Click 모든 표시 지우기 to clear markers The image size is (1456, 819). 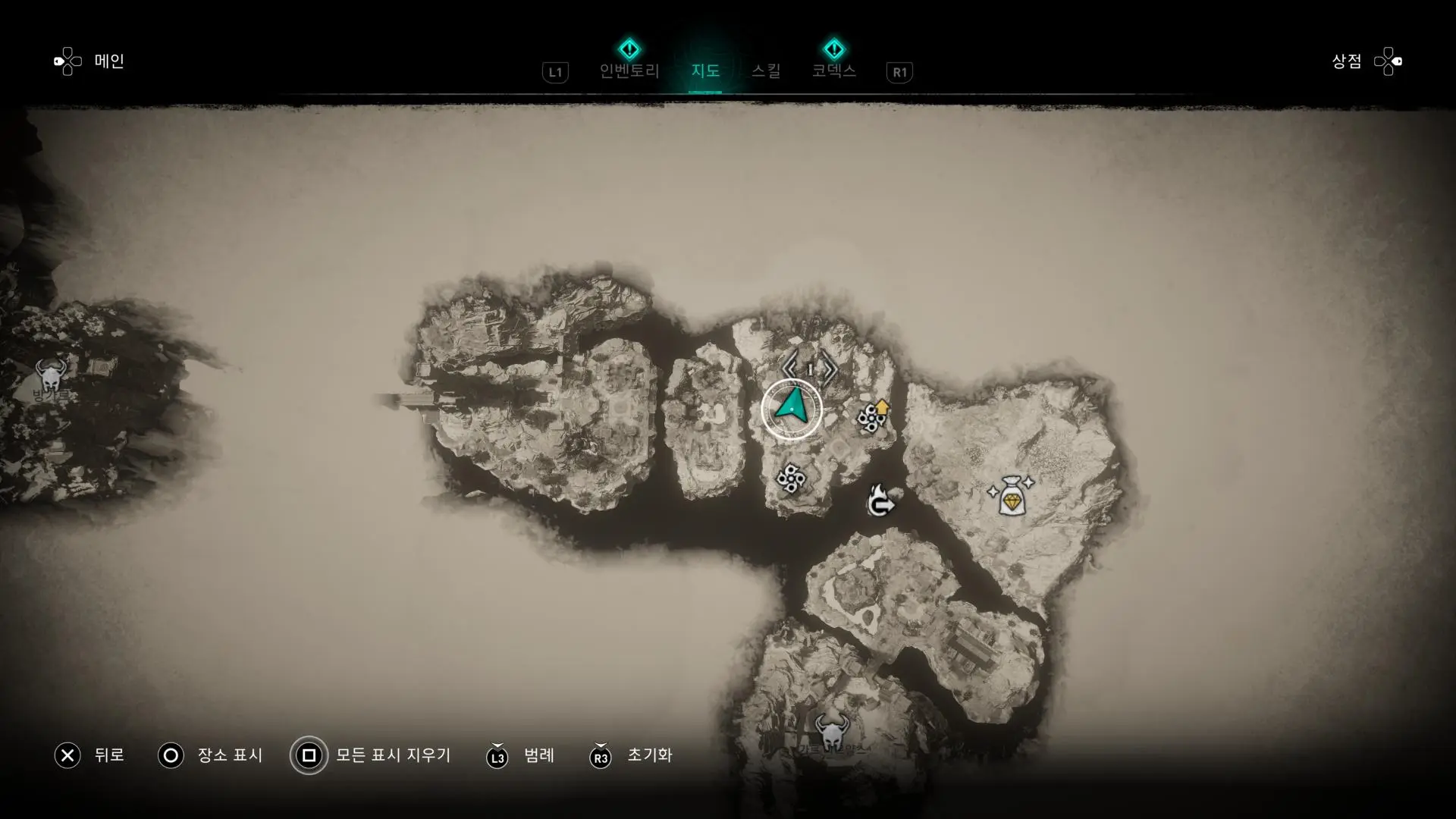[309, 755]
